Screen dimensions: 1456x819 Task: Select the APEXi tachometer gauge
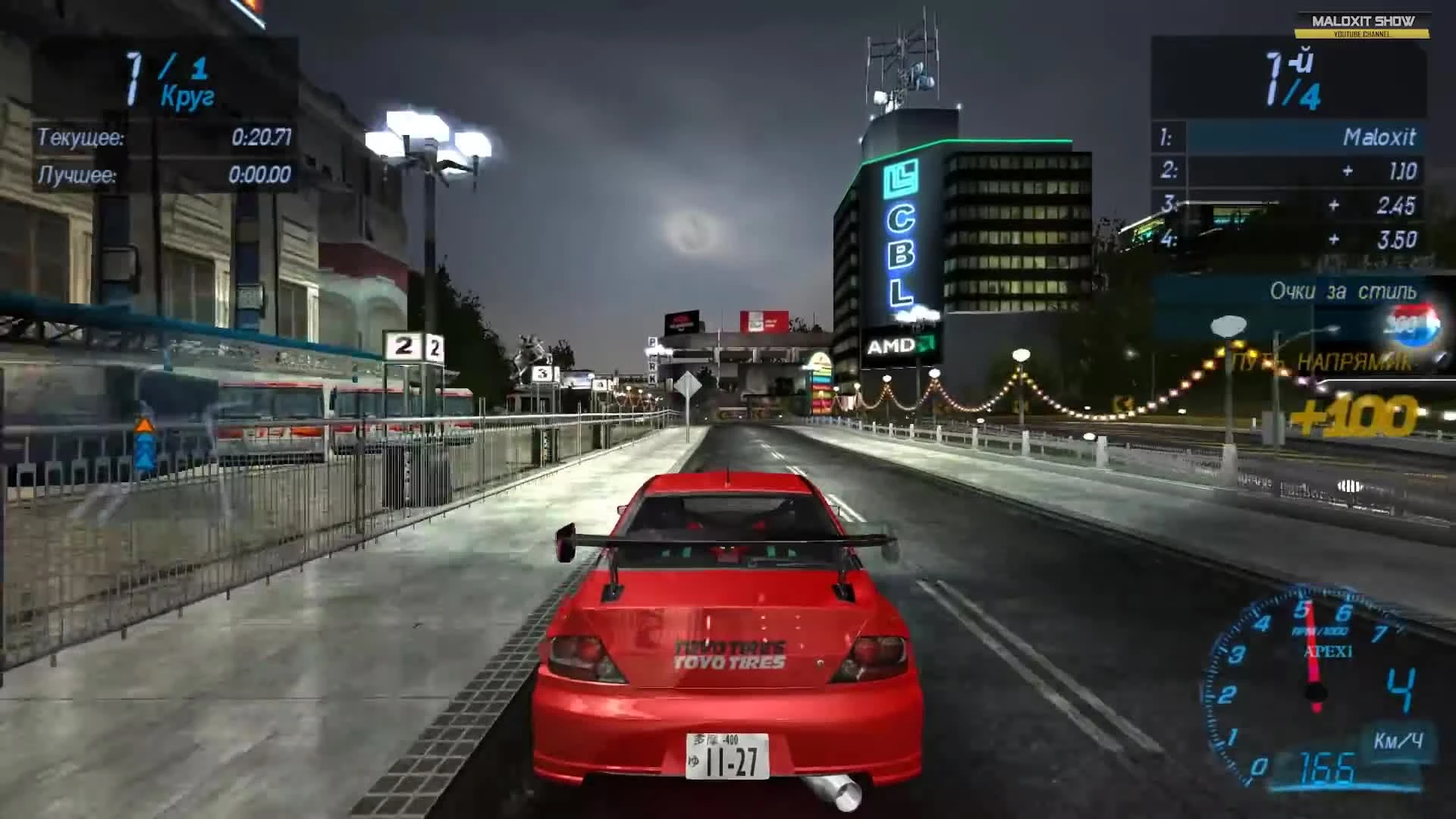tap(1317, 667)
